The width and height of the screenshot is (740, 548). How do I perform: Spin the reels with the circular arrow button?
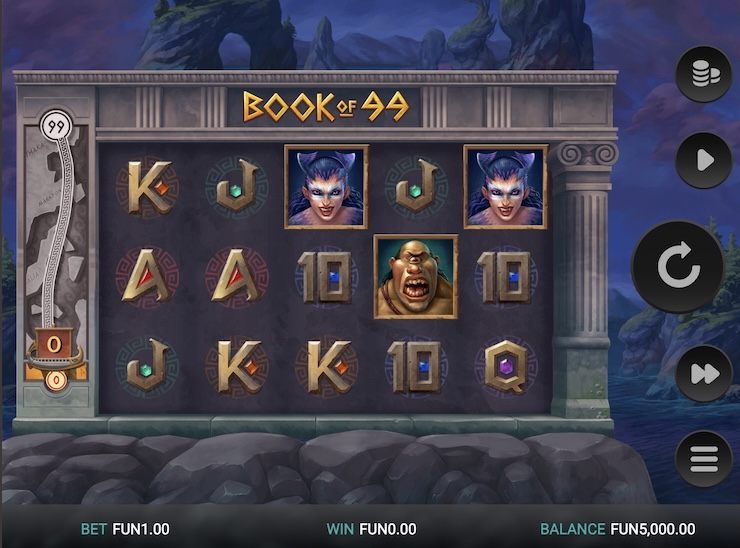pyautogui.click(x=677, y=267)
